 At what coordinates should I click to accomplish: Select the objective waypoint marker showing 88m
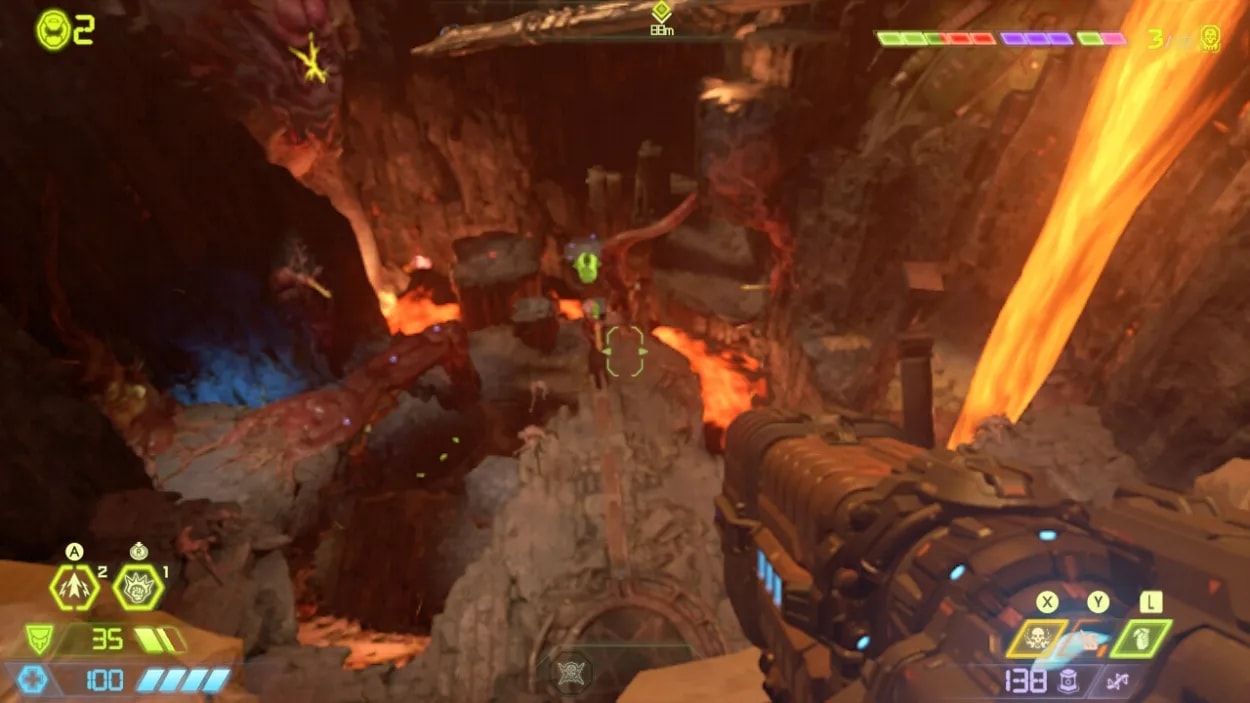[660, 12]
